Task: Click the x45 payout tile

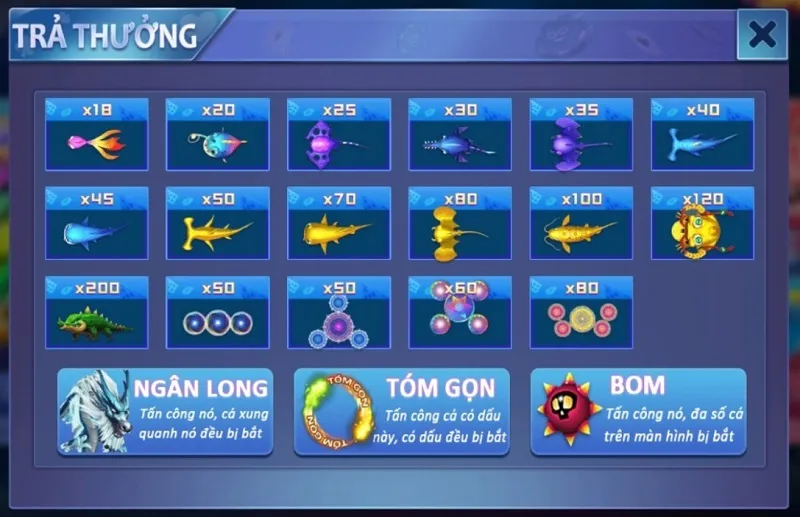Action: coord(97,223)
